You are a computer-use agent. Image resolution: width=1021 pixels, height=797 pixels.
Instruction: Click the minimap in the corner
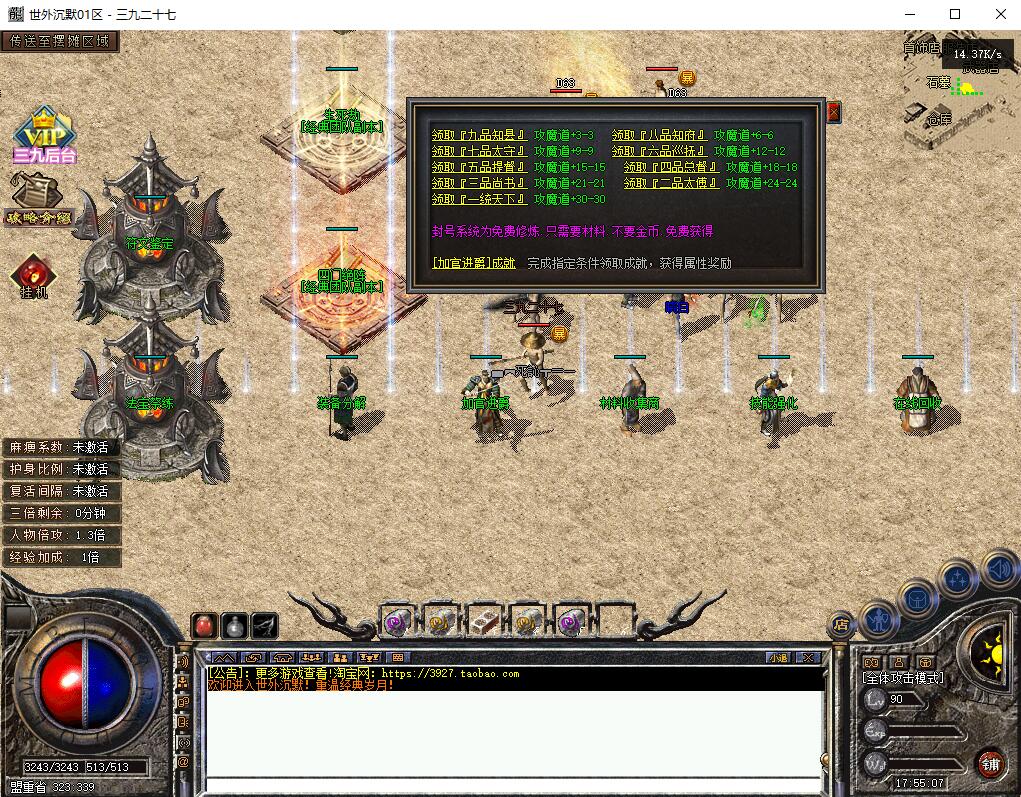point(957,88)
